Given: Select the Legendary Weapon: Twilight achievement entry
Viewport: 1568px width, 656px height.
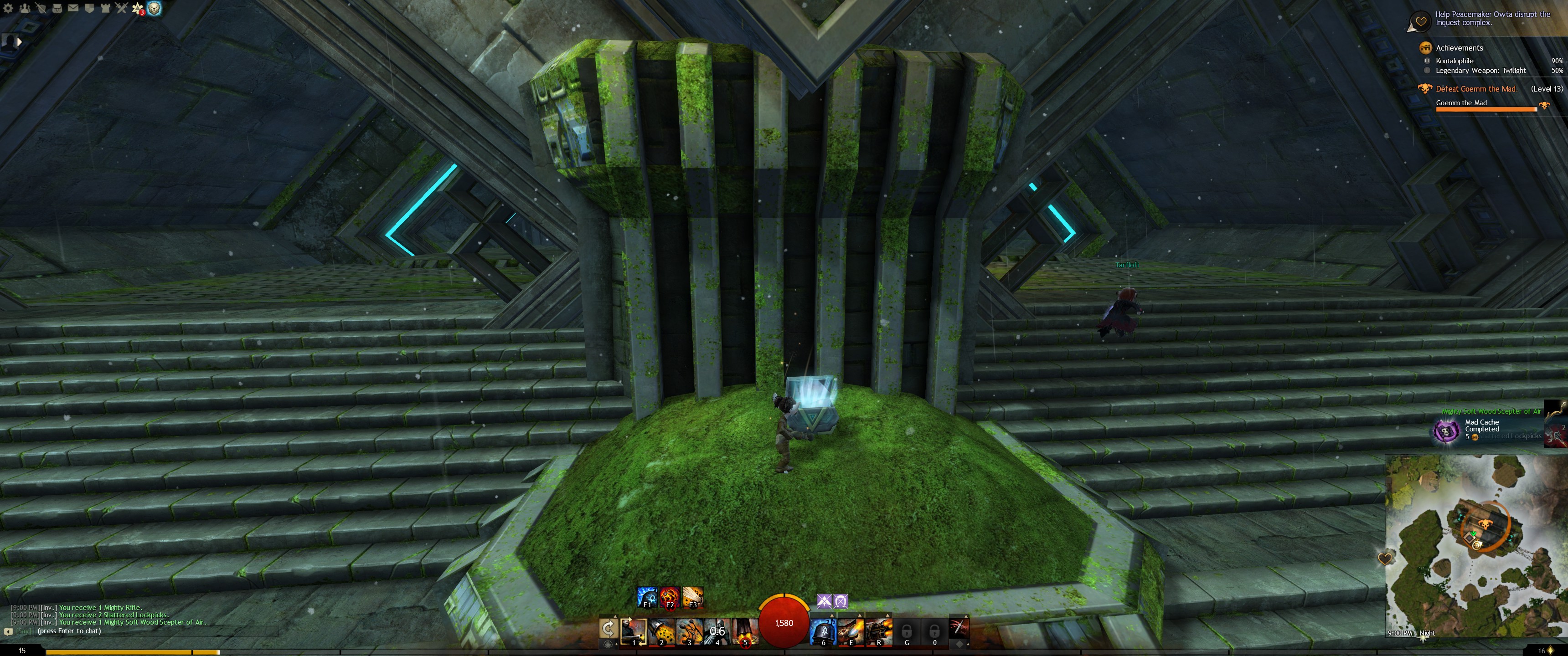Looking at the screenshot, I should 1480,71.
